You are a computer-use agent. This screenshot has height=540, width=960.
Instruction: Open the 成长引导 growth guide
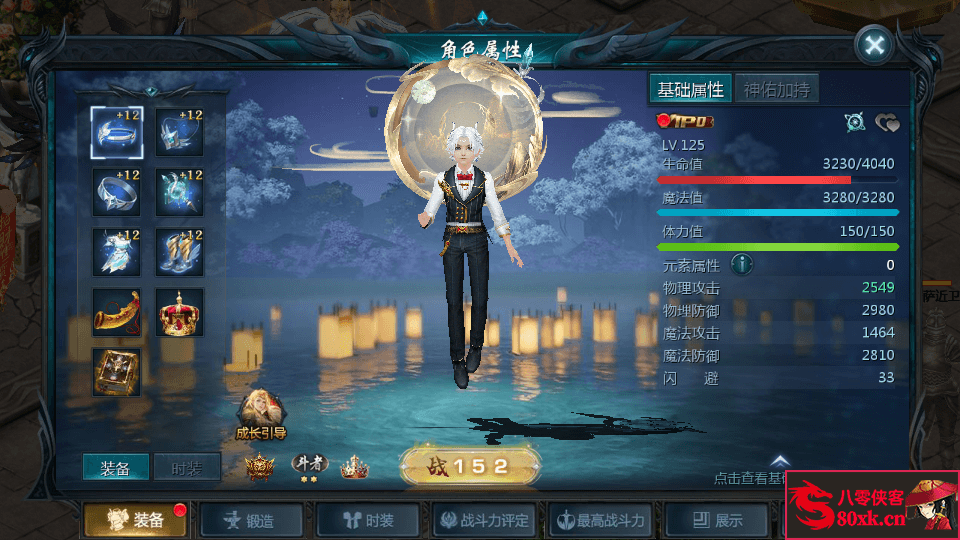tap(260, 414)
